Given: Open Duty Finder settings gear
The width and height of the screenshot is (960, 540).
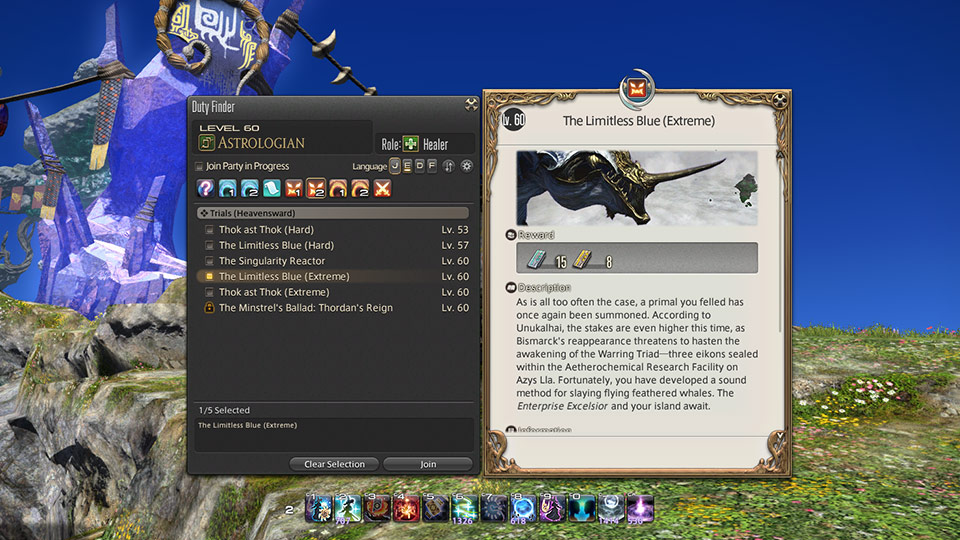Looking at the screenshot, I should click(x=466, y=166).
